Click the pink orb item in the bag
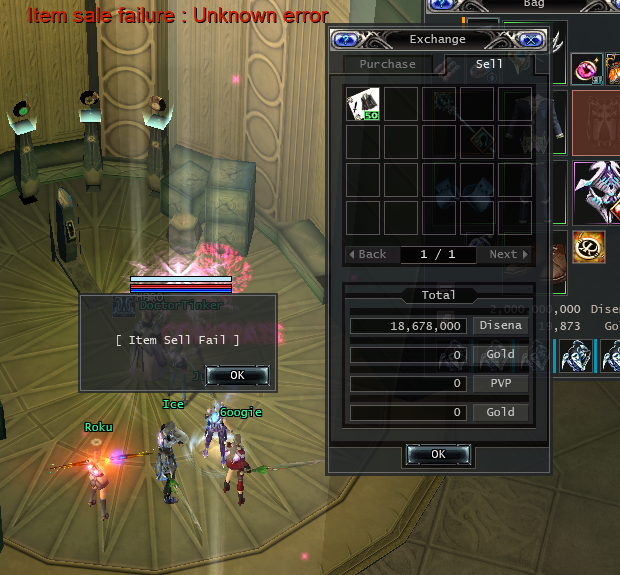 (585, 70)
